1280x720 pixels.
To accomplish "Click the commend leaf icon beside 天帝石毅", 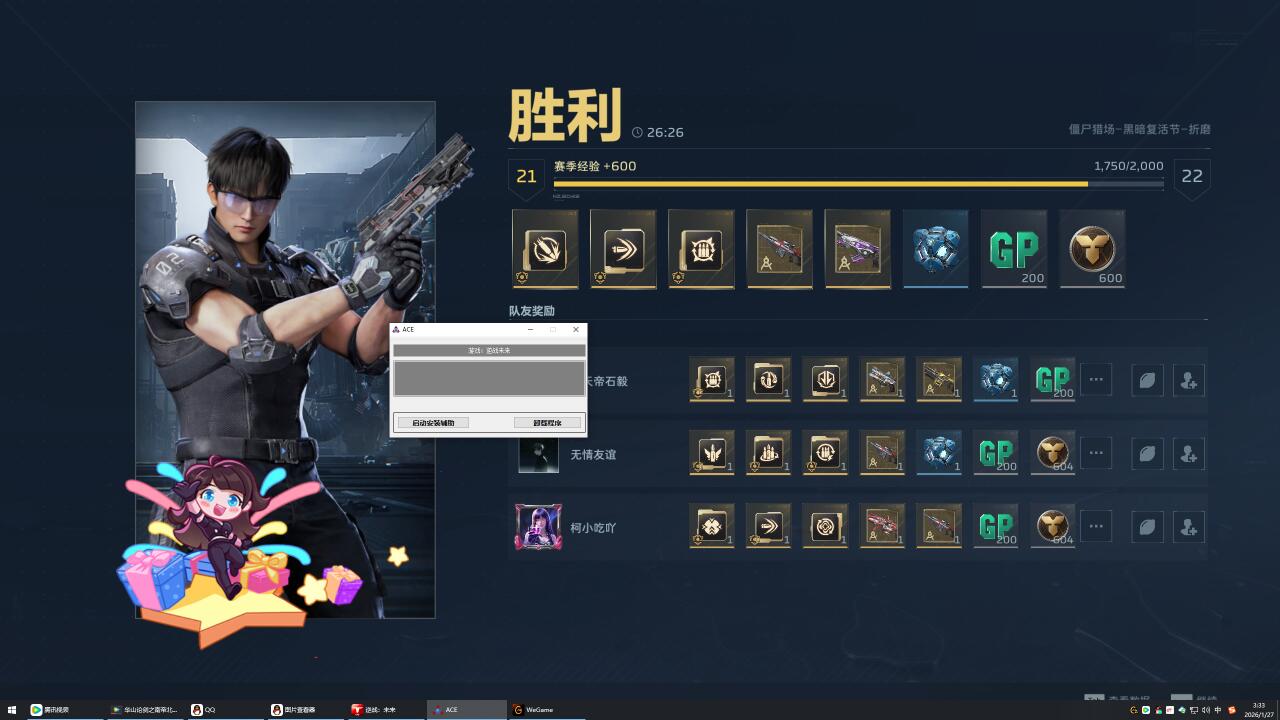I will tap(1147, 380).
